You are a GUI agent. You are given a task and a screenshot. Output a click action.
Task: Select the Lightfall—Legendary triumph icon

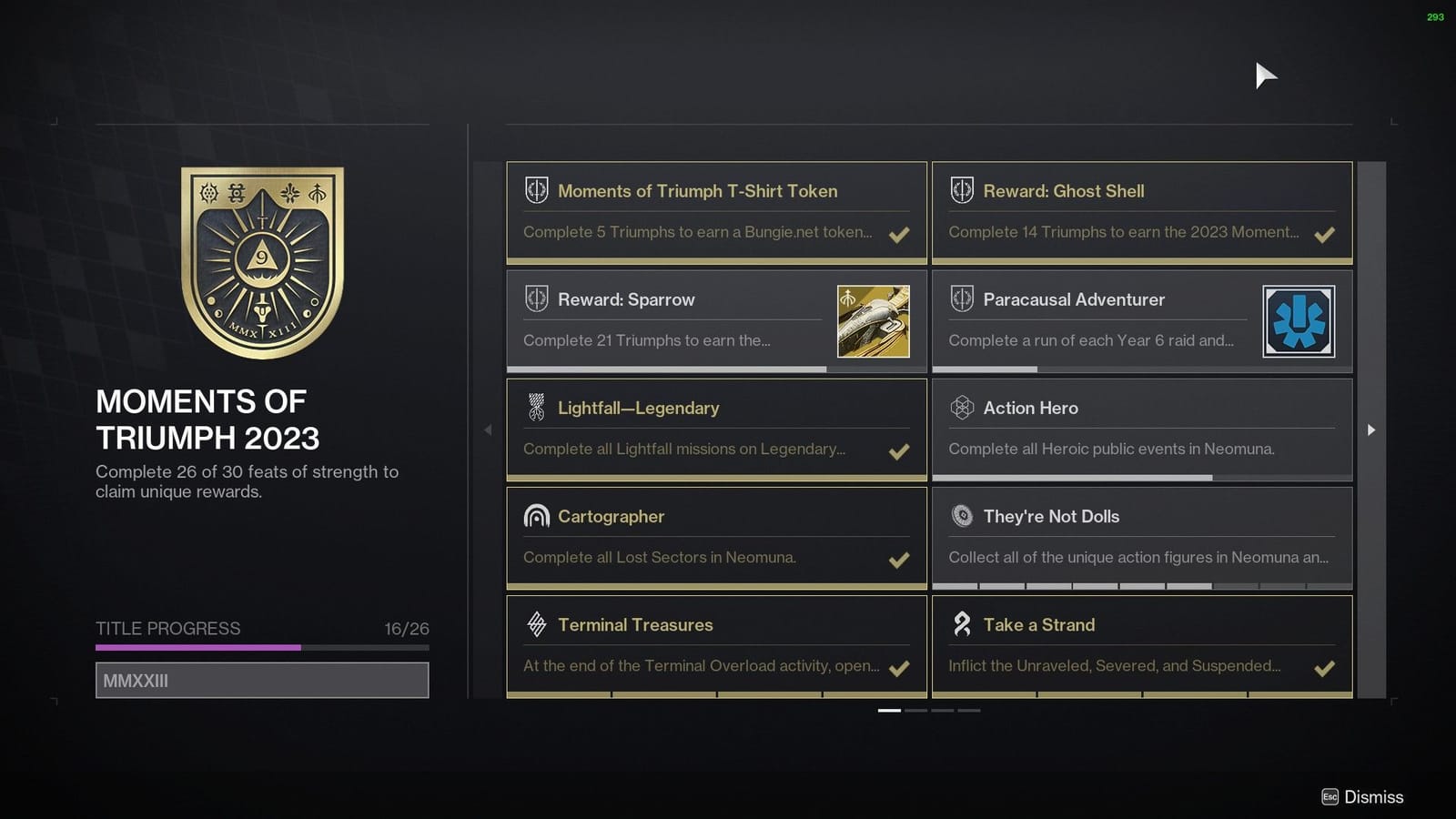(x=534, y=407)
